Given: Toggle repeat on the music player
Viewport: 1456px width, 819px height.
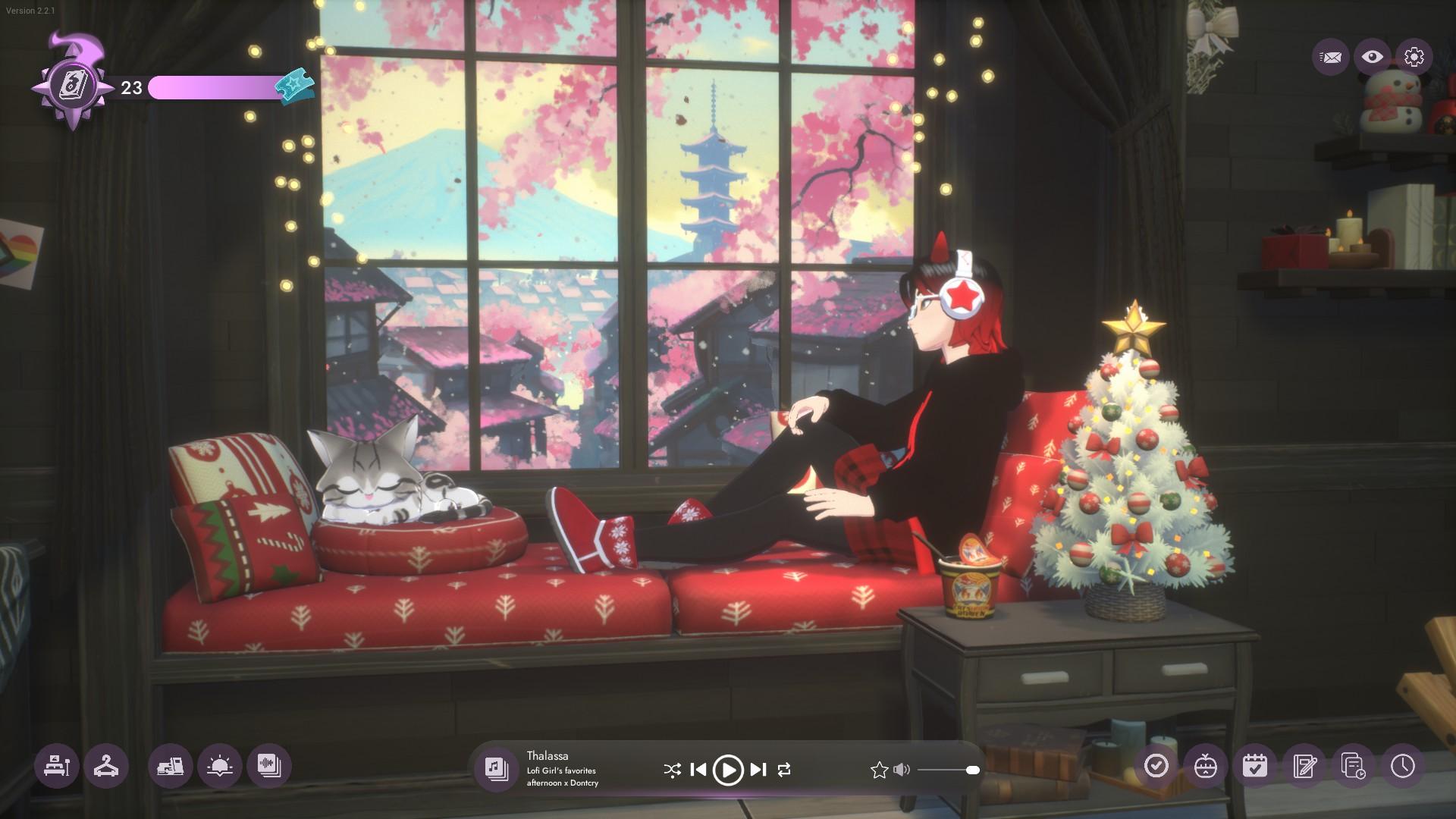Looking at the screenshot, I should [x=784, y=770].
